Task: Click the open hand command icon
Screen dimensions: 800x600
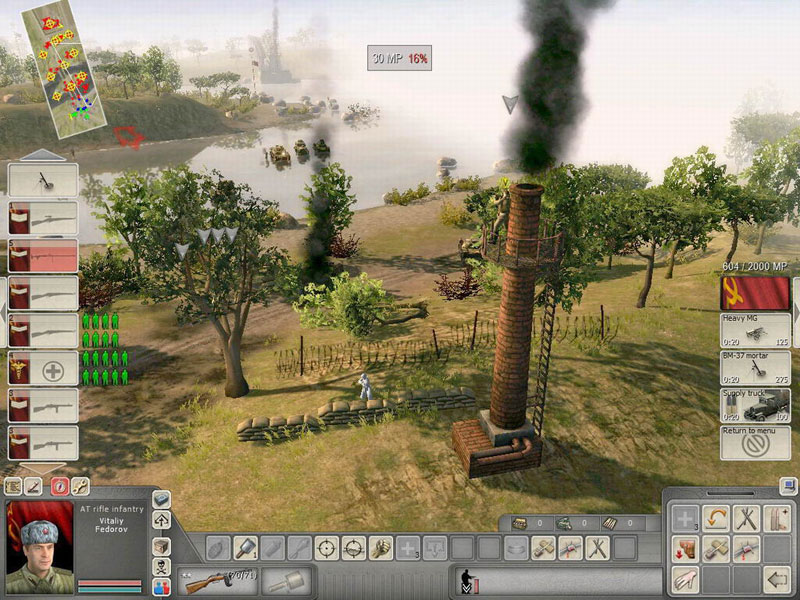Action: [683, 578]
